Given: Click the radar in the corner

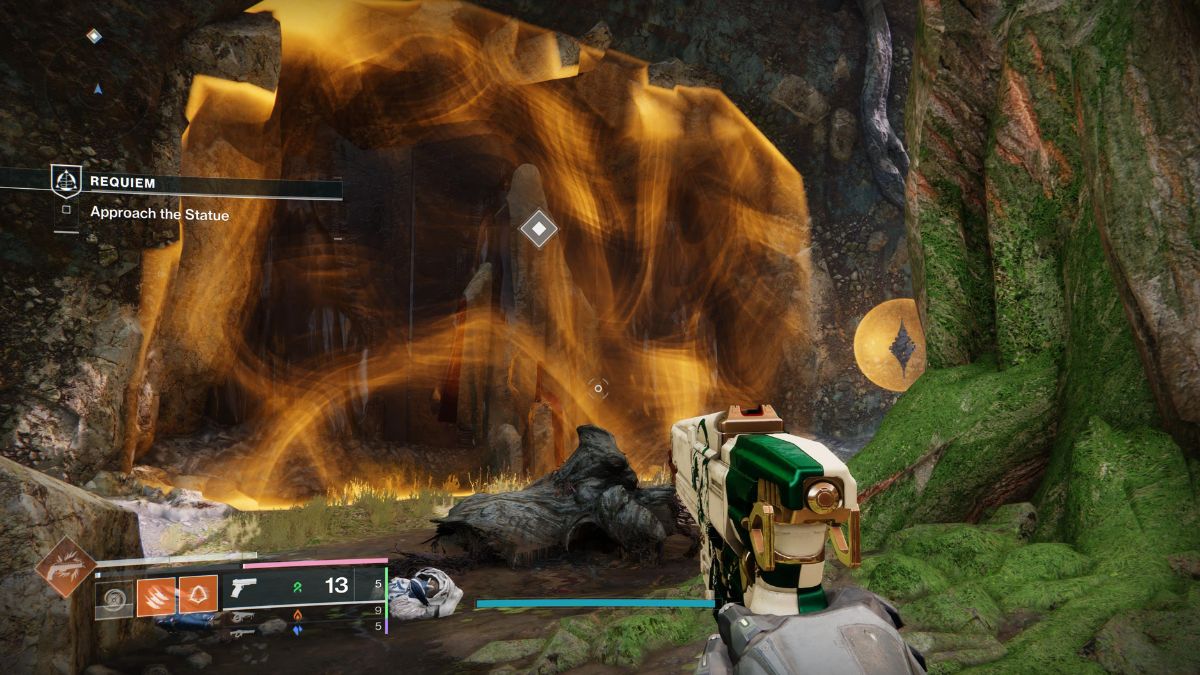Looking at the screenshot, I should [x=97, y=88].
